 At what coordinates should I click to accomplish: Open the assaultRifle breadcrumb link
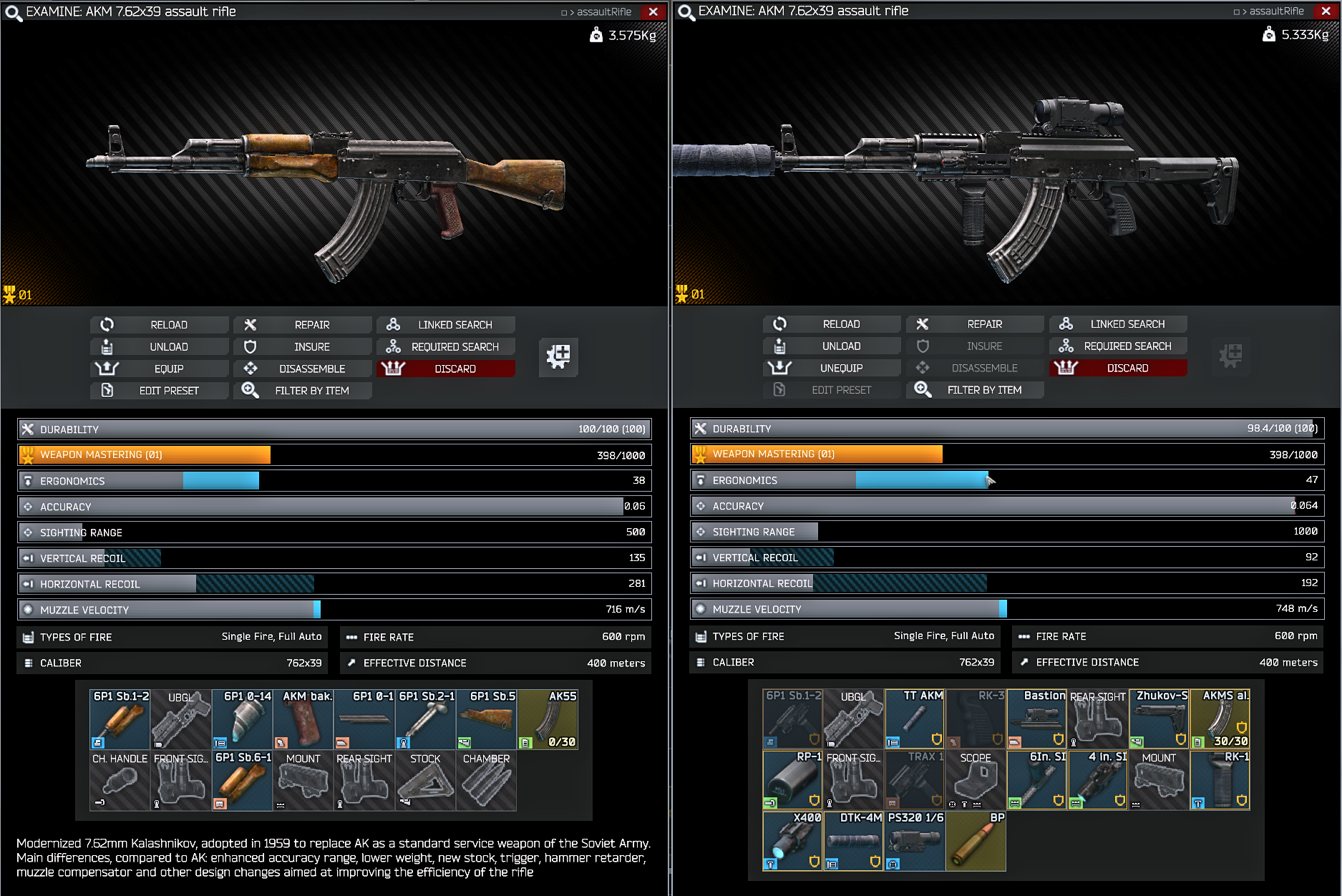point(605,11)
